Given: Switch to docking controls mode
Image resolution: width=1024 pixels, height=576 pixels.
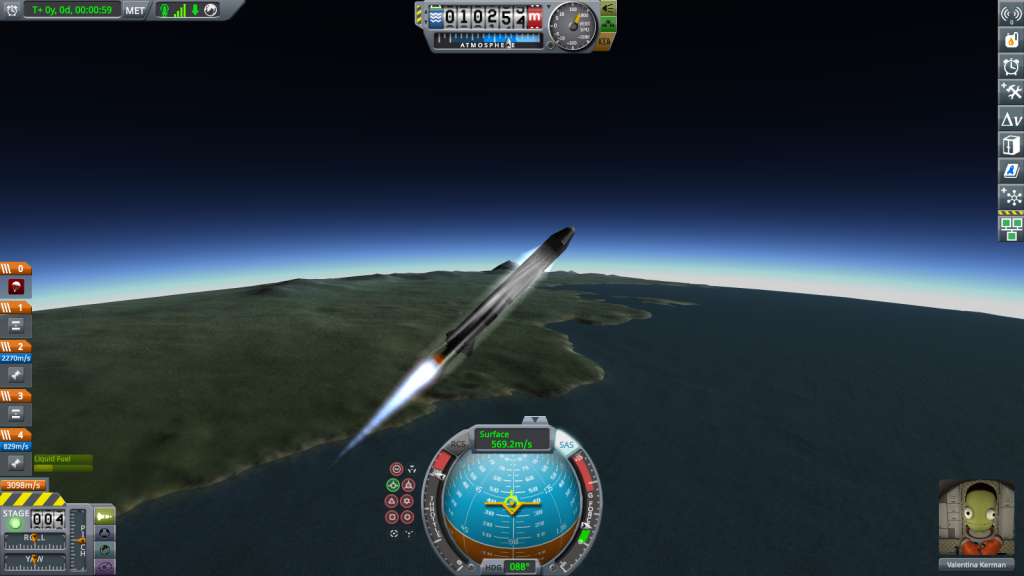Looking at the screenshot, I should pos(104,533).
